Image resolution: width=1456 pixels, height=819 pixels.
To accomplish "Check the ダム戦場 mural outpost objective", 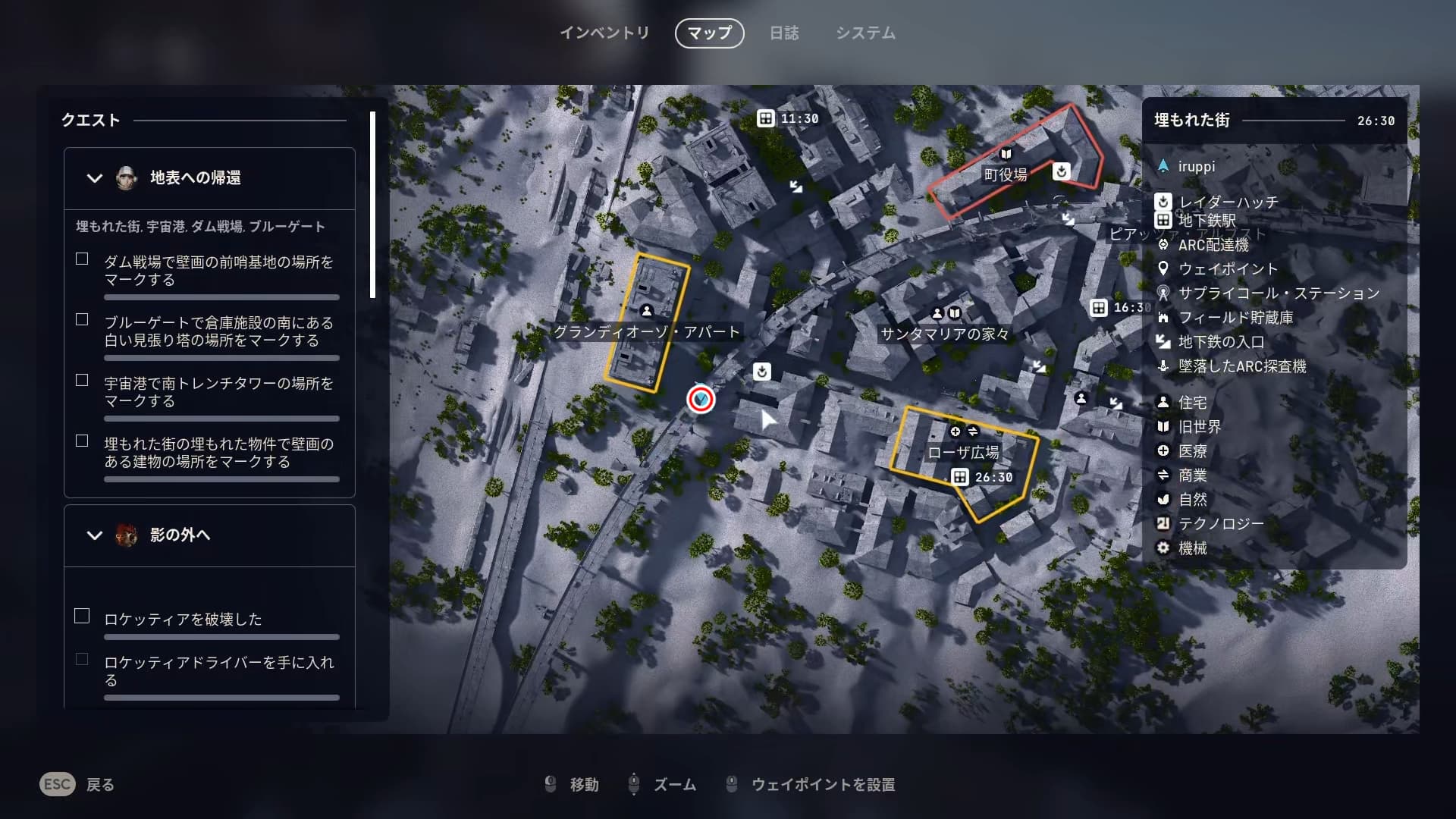I will pos(82,259).
